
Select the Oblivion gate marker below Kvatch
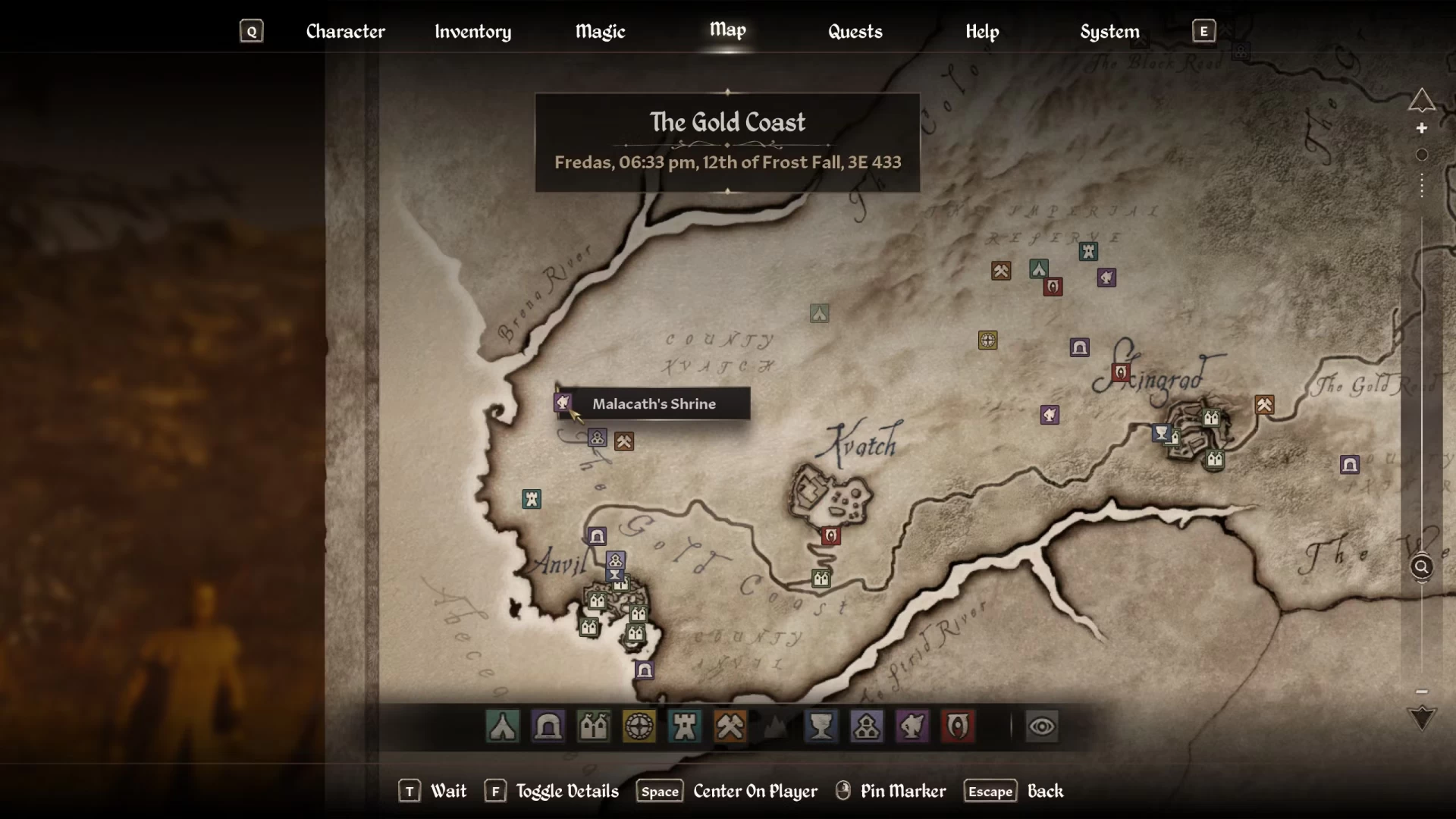(830, 536)
